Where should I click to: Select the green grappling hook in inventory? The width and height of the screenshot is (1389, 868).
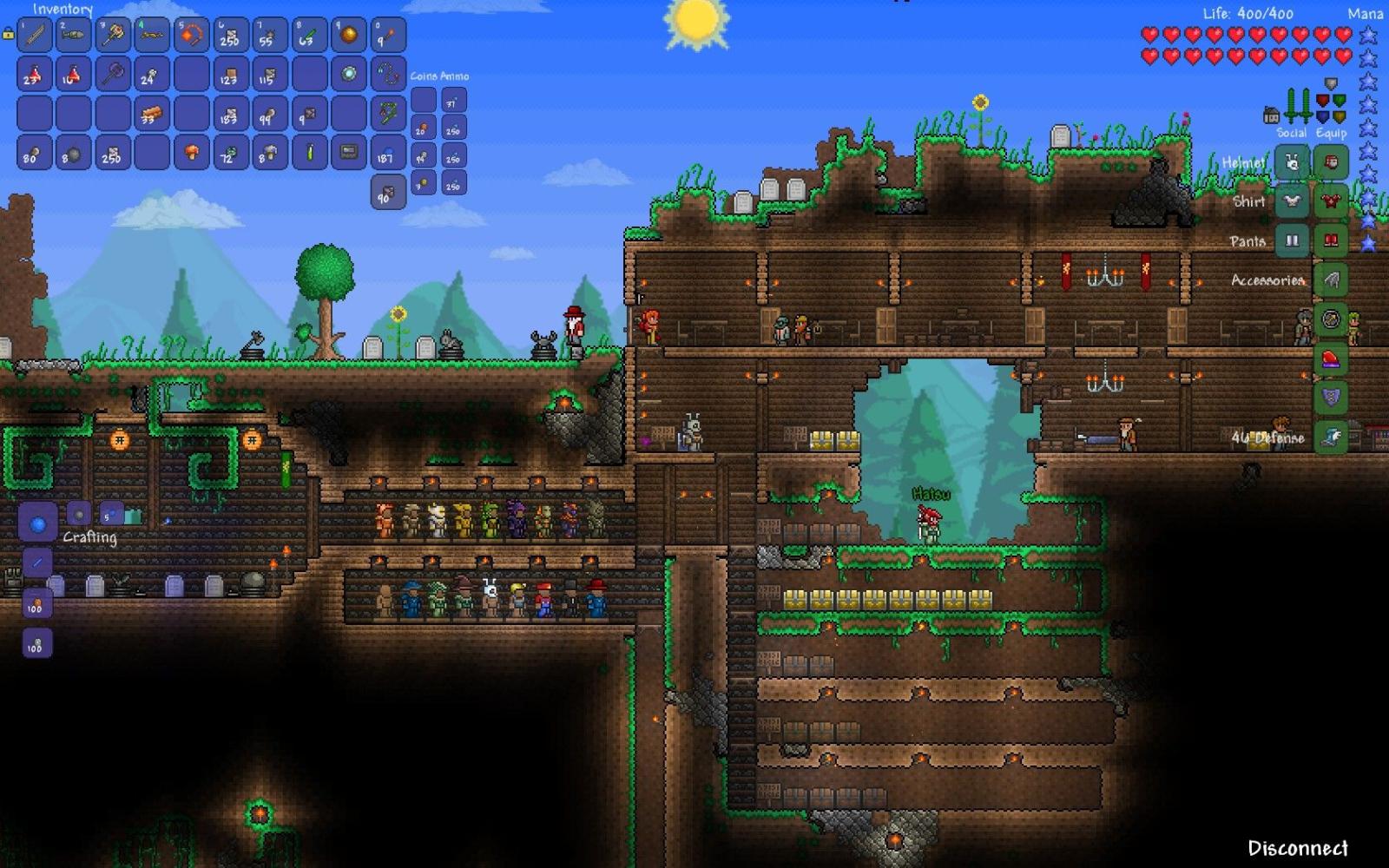click(x=387, y=115)
